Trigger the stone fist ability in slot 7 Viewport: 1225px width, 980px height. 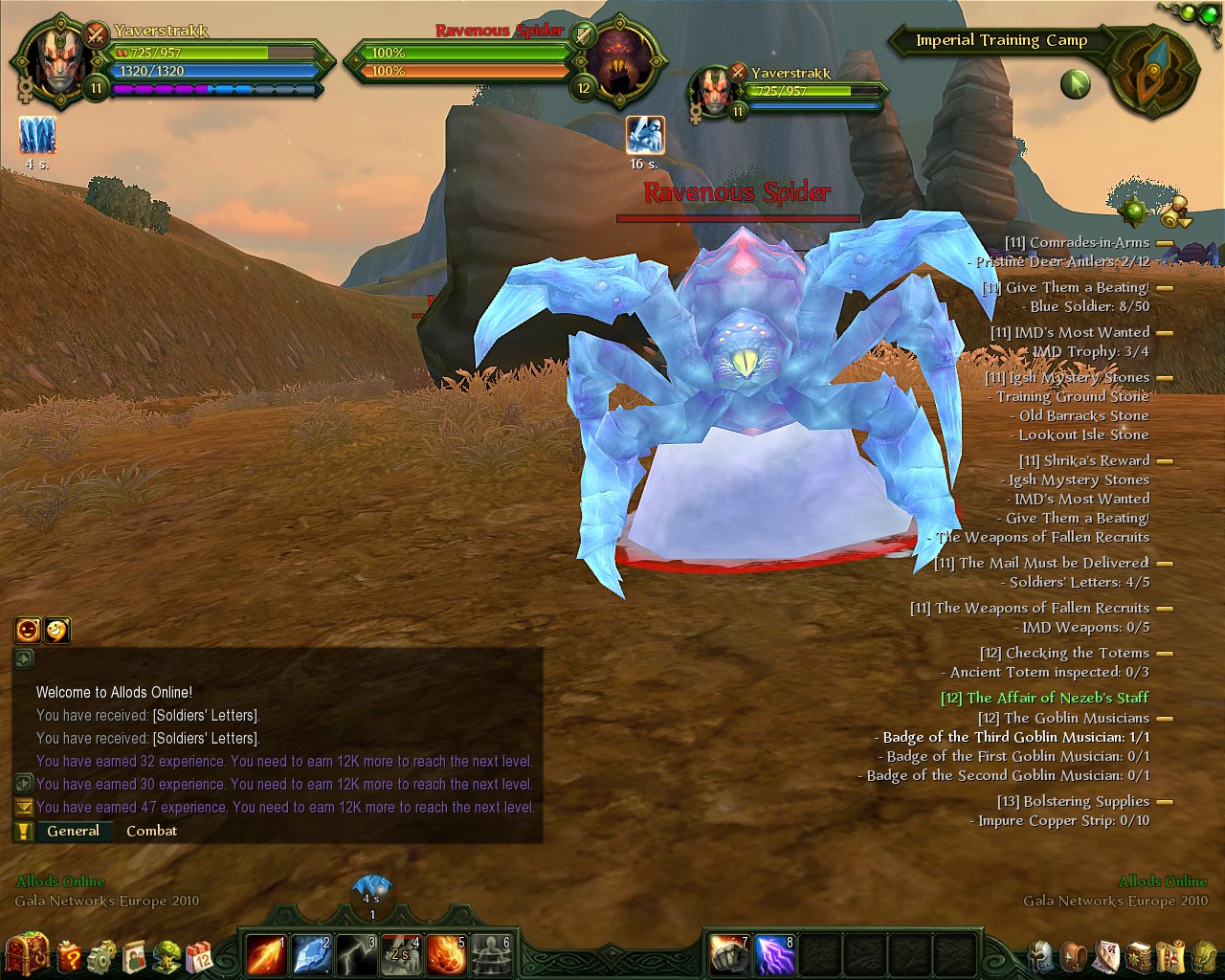point(730,955)
